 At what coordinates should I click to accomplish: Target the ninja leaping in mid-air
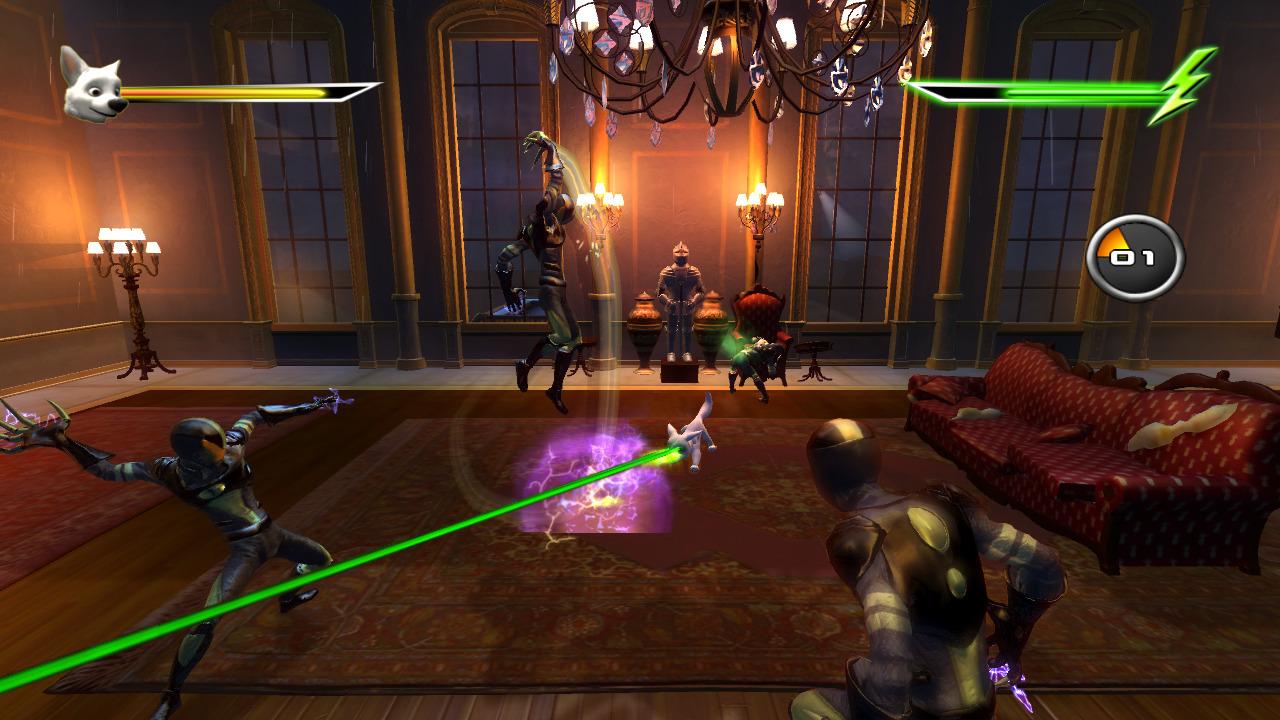tap(545, 250)
